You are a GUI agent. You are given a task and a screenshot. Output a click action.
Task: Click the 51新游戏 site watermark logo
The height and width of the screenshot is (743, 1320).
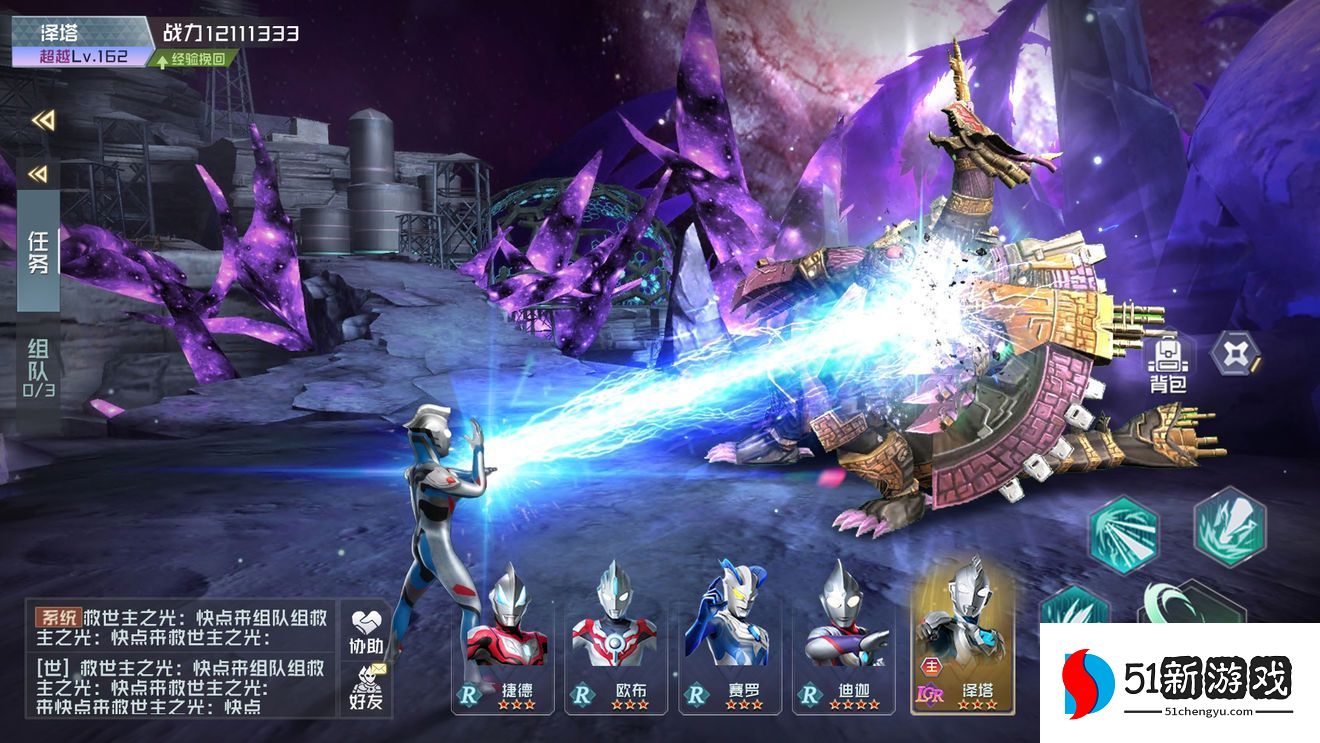(1179, 683)
